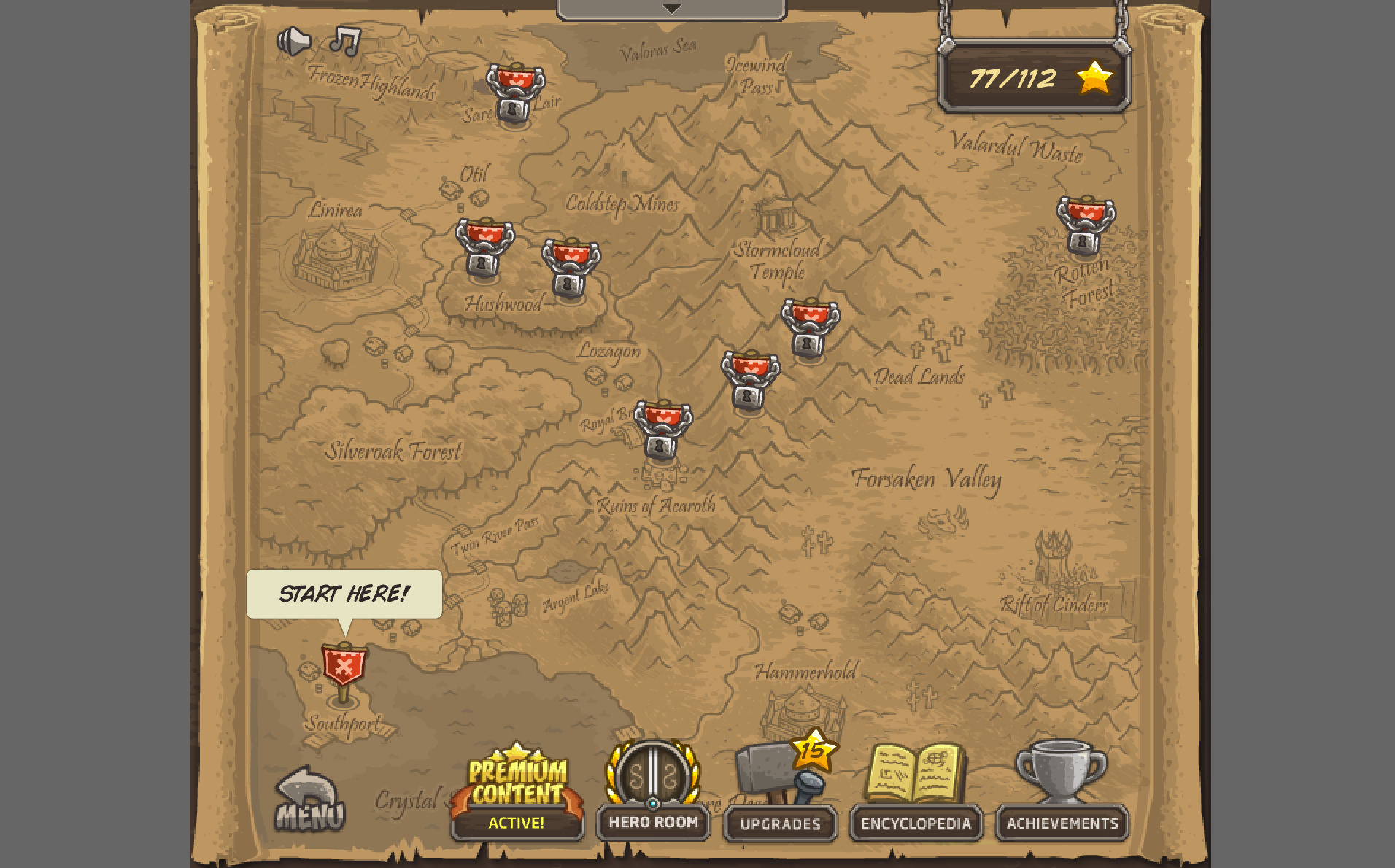1395x868 pixels.
Task: Toggle the music note icon
Action: pyautogui.click(x=345, y=41)
